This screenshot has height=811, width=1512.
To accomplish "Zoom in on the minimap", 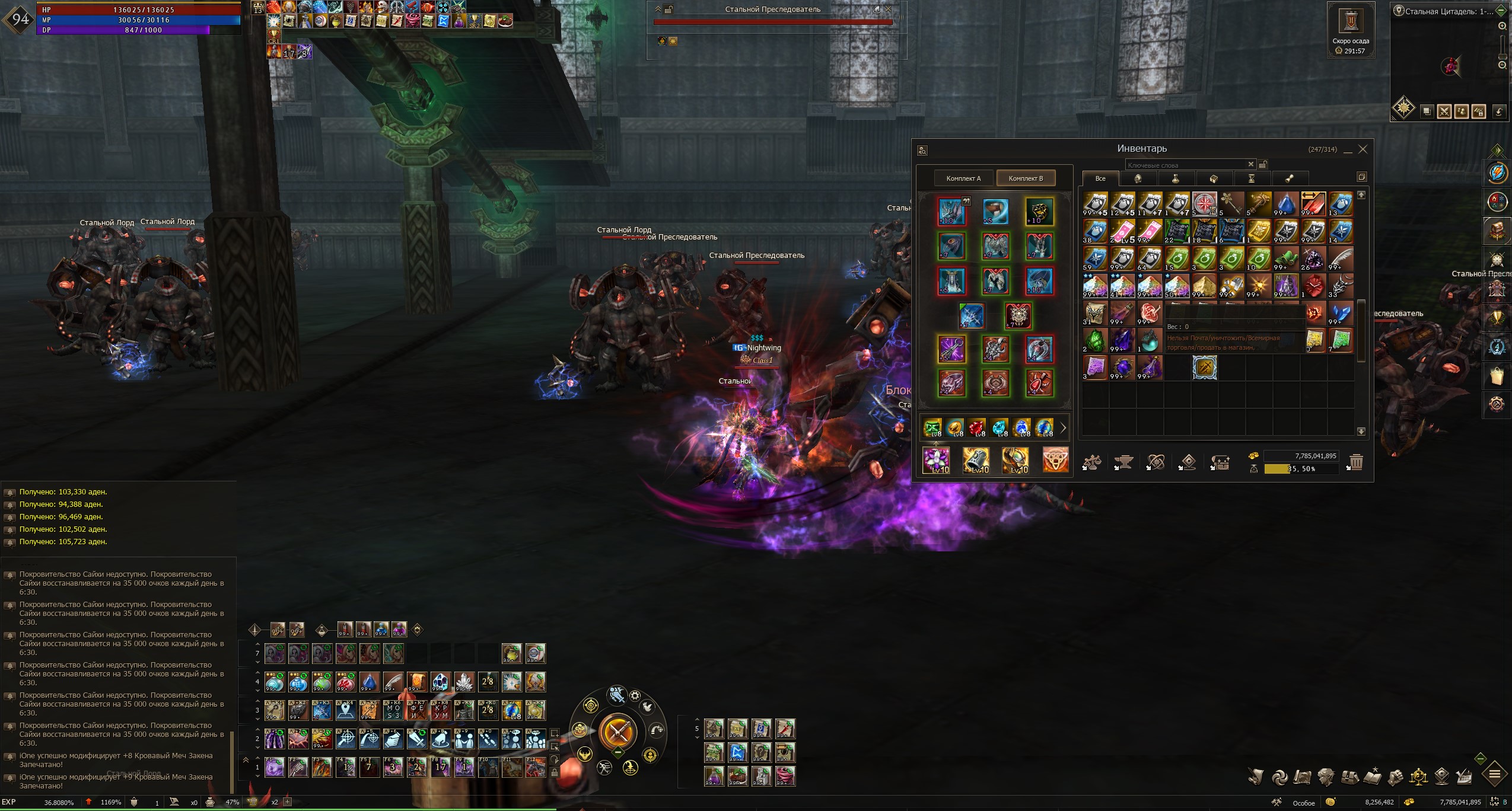I will [1503, 26].
